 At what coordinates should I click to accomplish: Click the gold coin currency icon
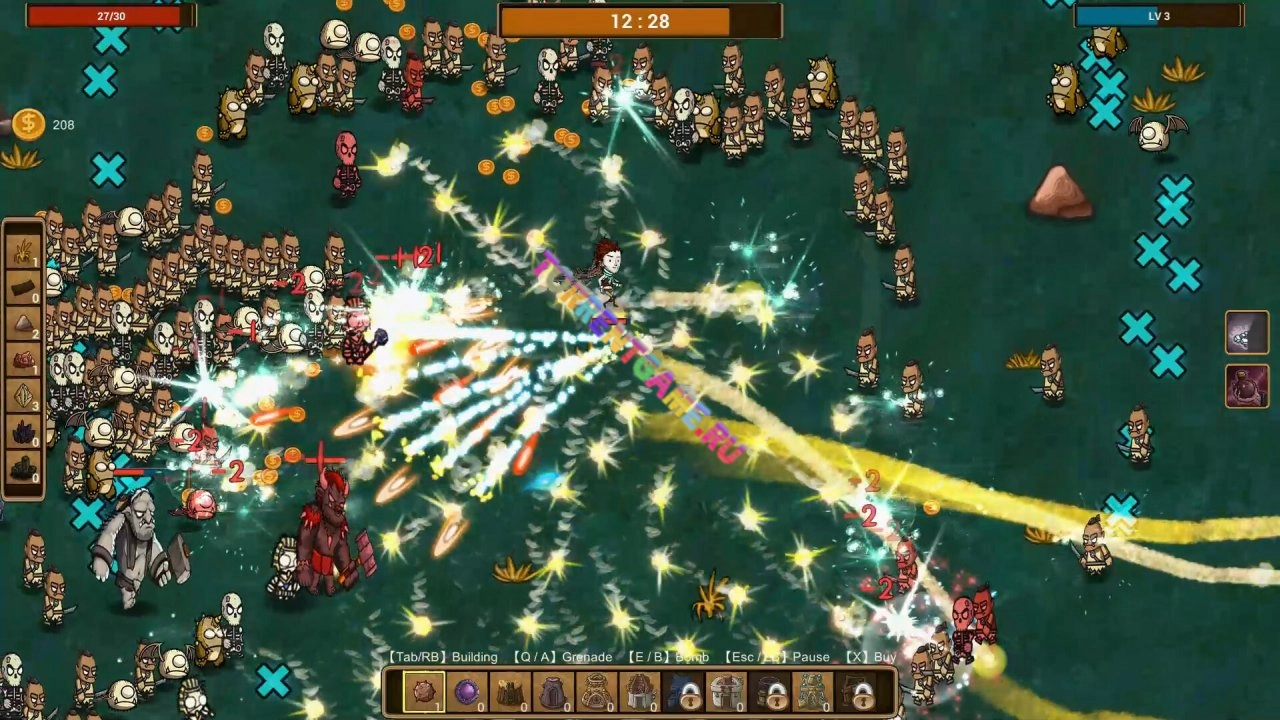click(x=28, y=124)
